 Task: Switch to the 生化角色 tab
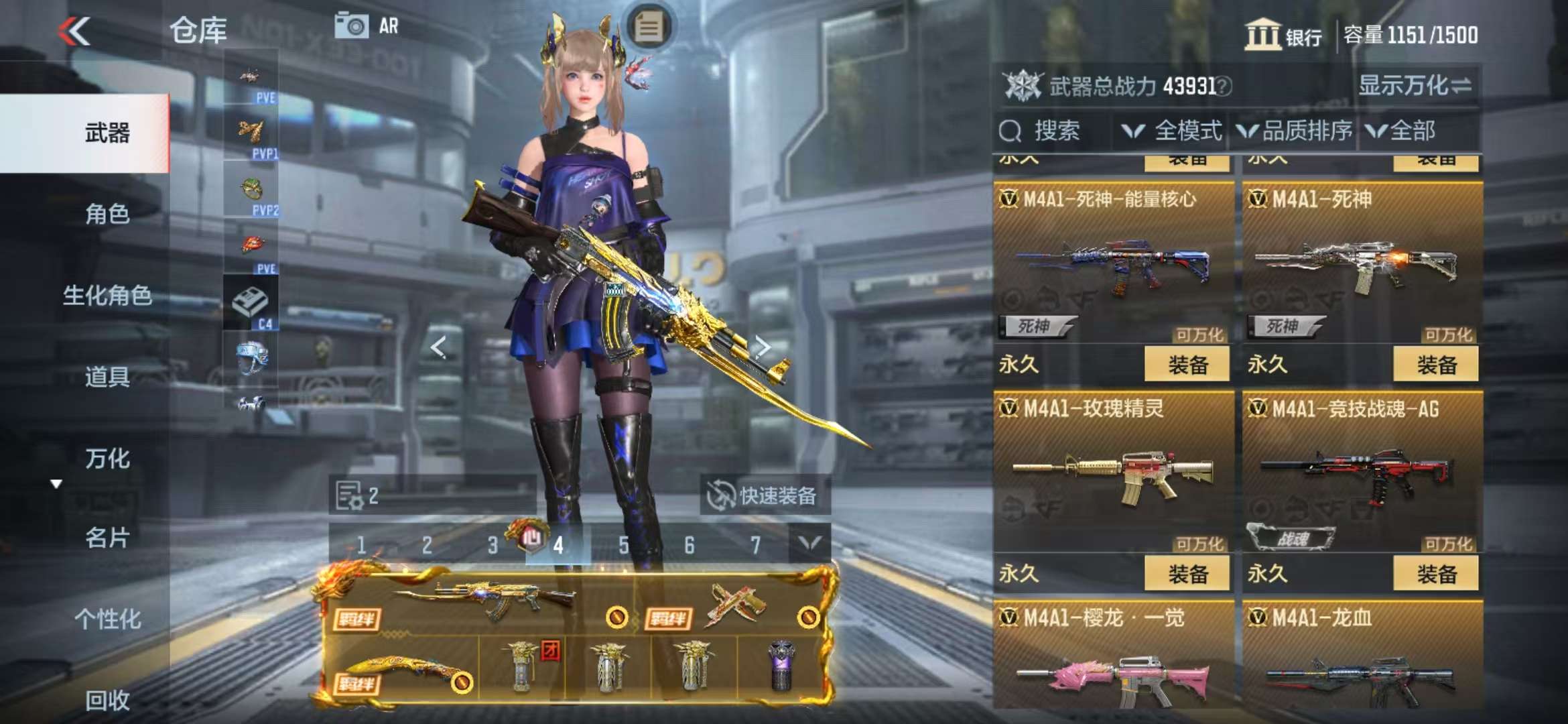click(x=107, y=295)
